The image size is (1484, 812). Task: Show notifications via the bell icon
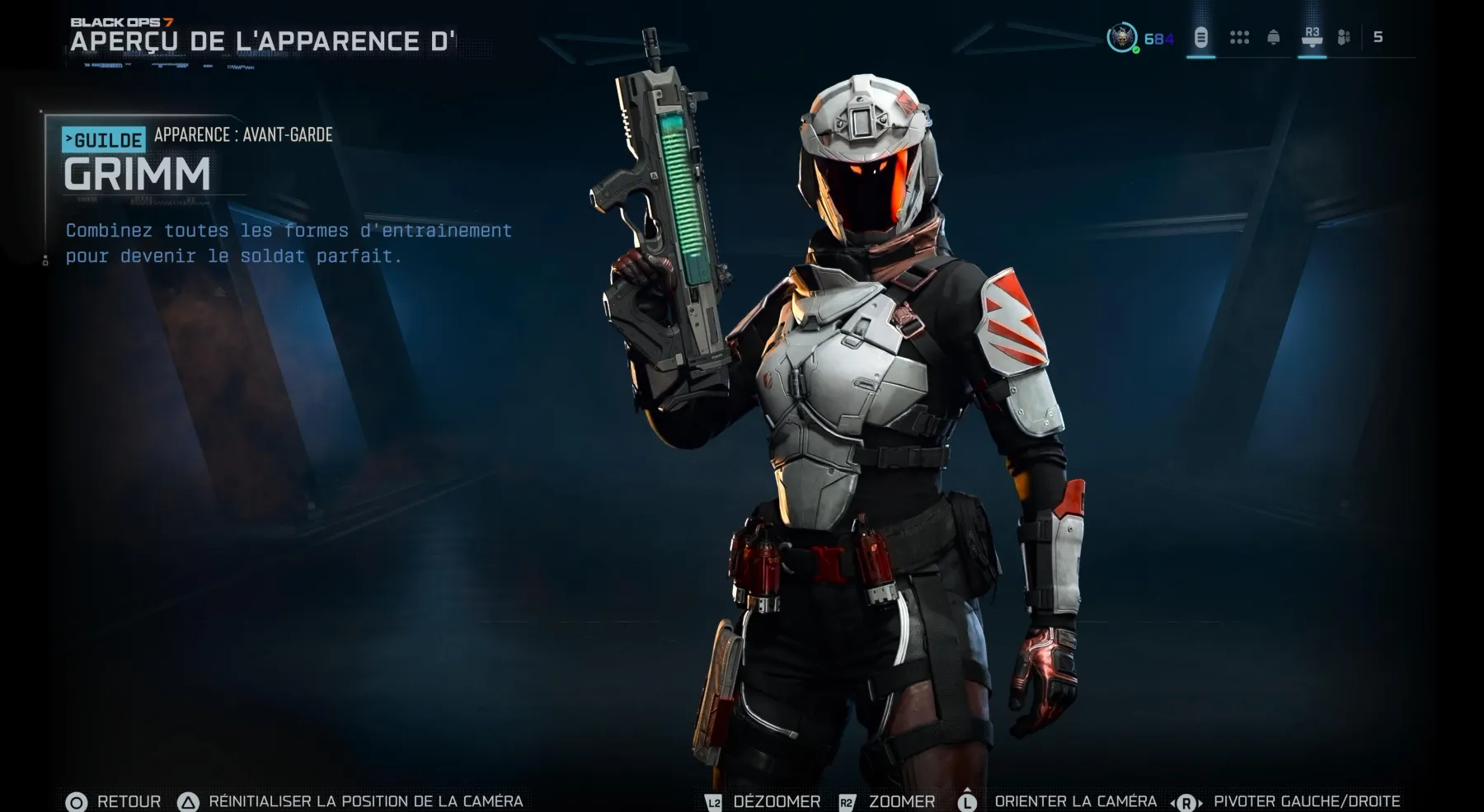pos(1273,38)
